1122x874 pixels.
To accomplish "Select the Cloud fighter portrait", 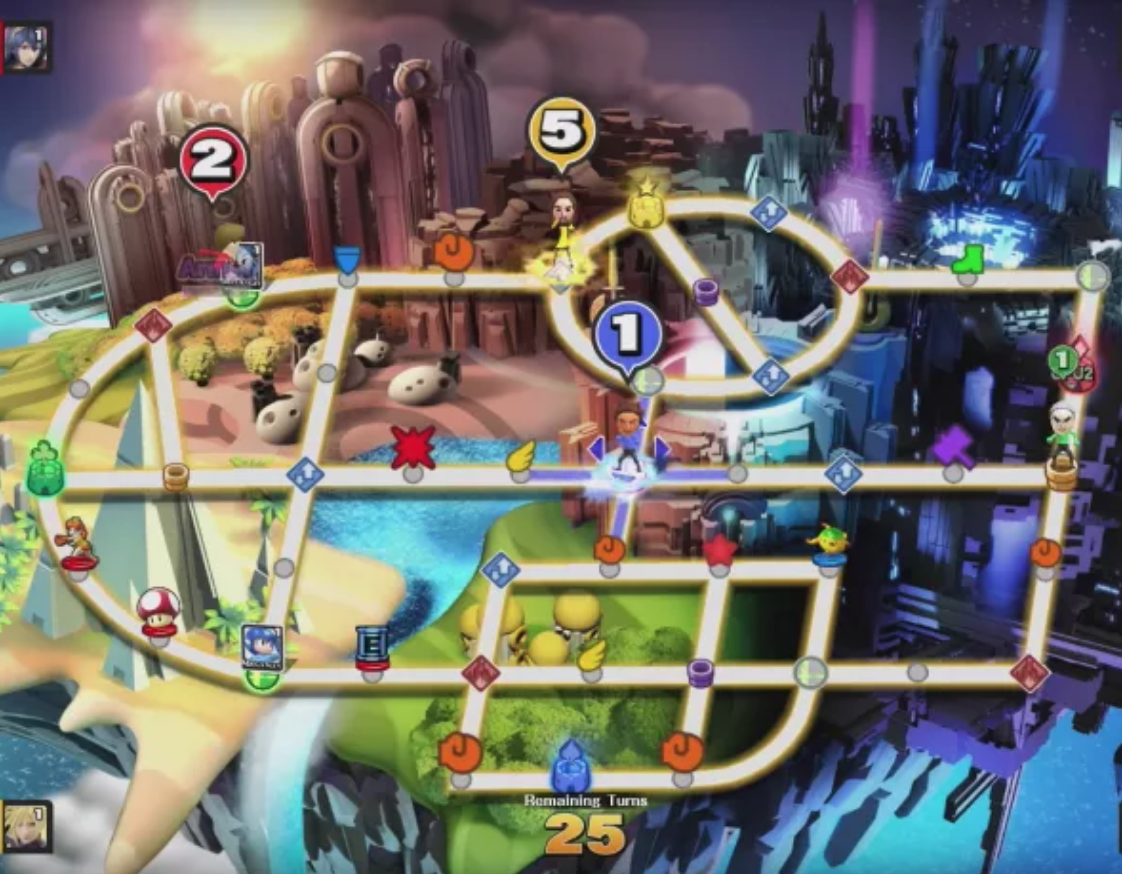I will point(26,826).
